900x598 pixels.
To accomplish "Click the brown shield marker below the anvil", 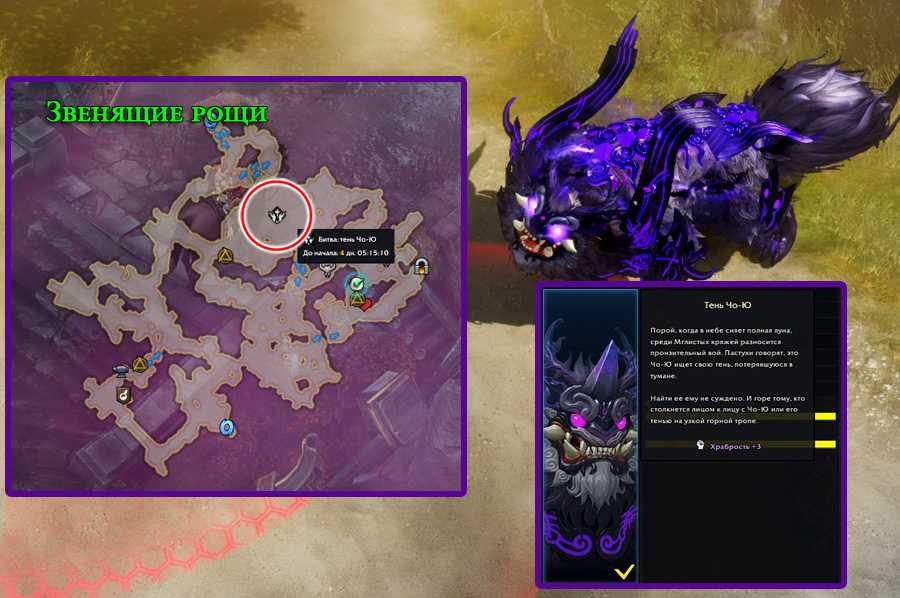I will (x=121, y=395).
